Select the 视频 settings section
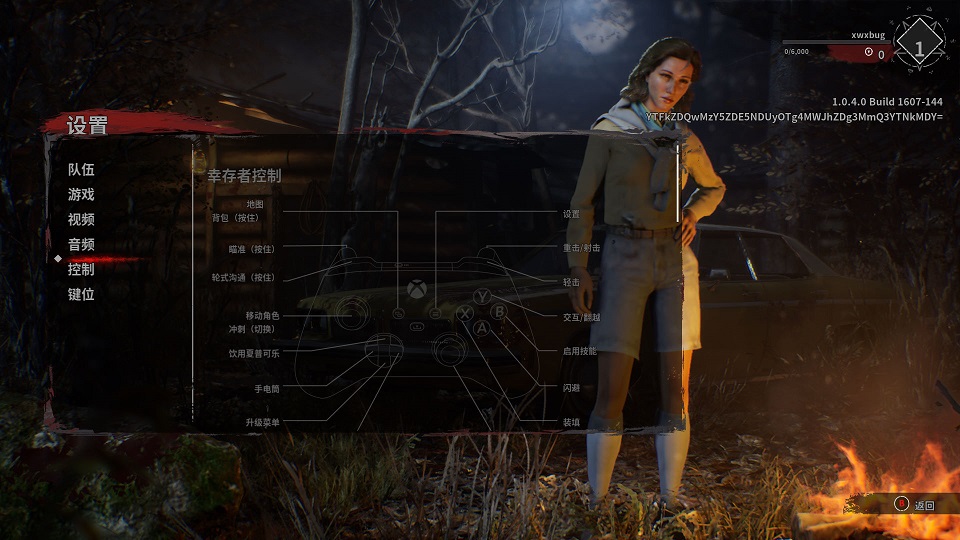 [81, 220]
